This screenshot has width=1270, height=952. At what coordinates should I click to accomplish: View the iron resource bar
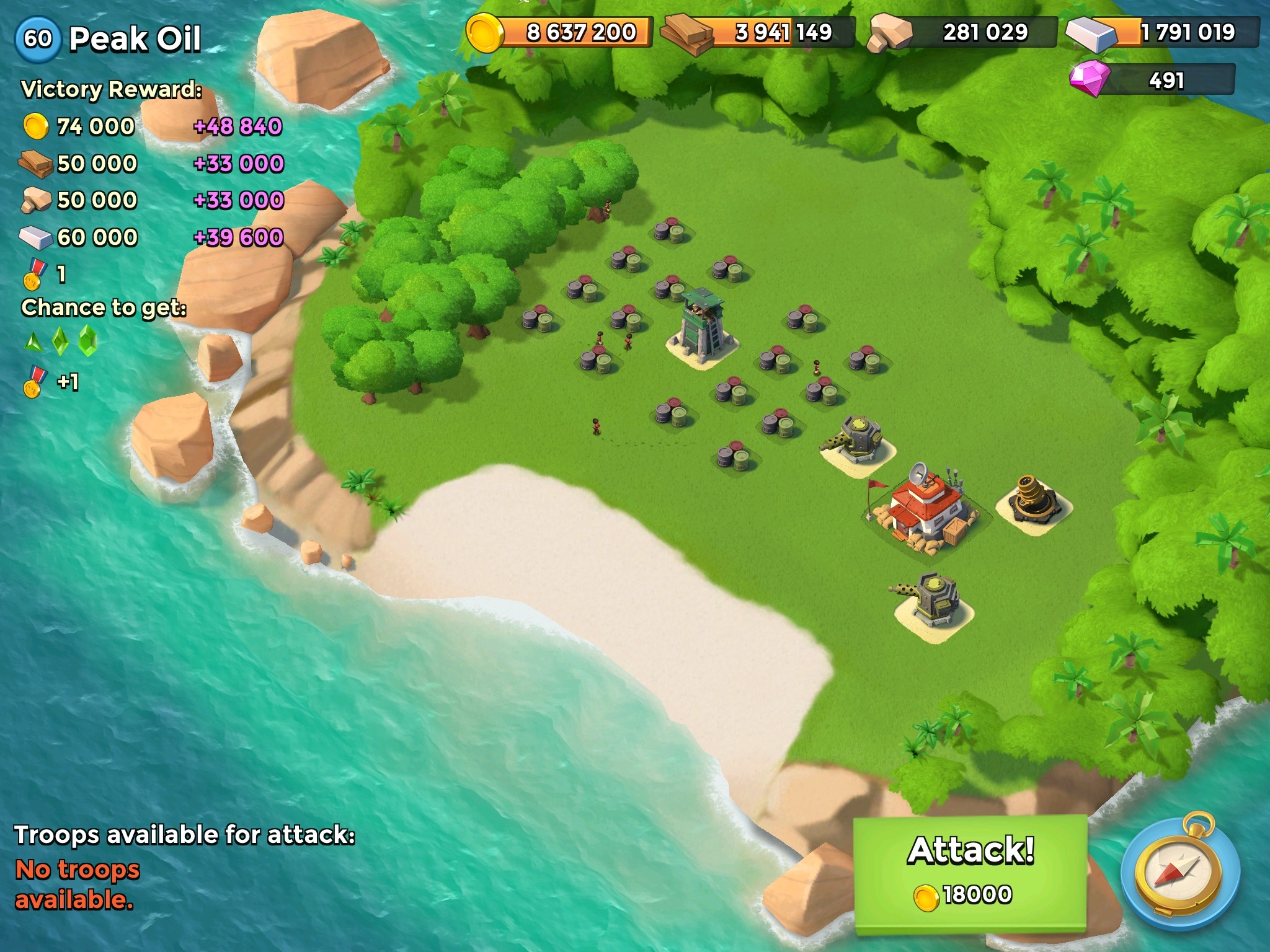pyautogui.click(x=1163, y=32)
